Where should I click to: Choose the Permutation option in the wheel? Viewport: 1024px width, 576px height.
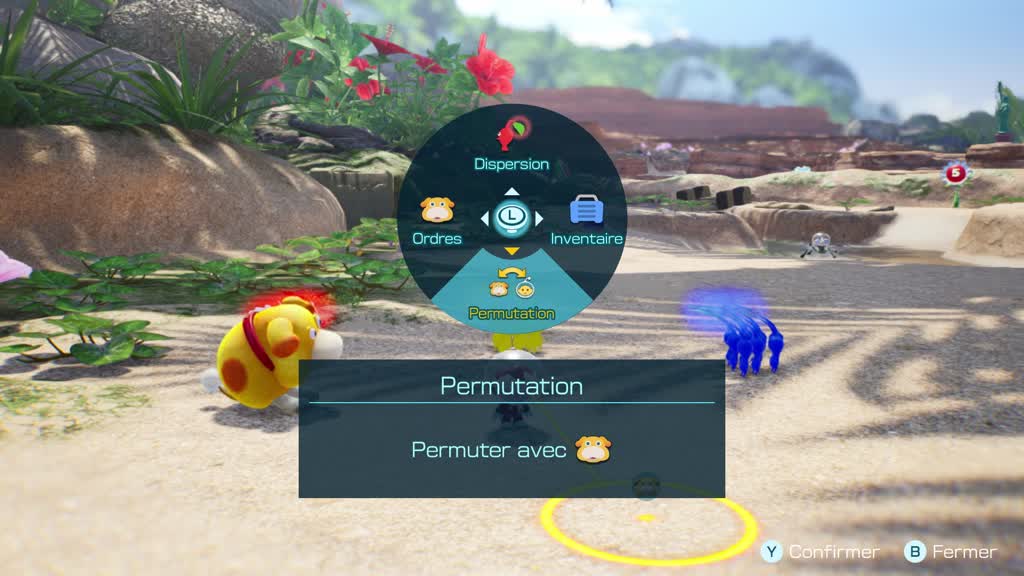click(511, 295)
